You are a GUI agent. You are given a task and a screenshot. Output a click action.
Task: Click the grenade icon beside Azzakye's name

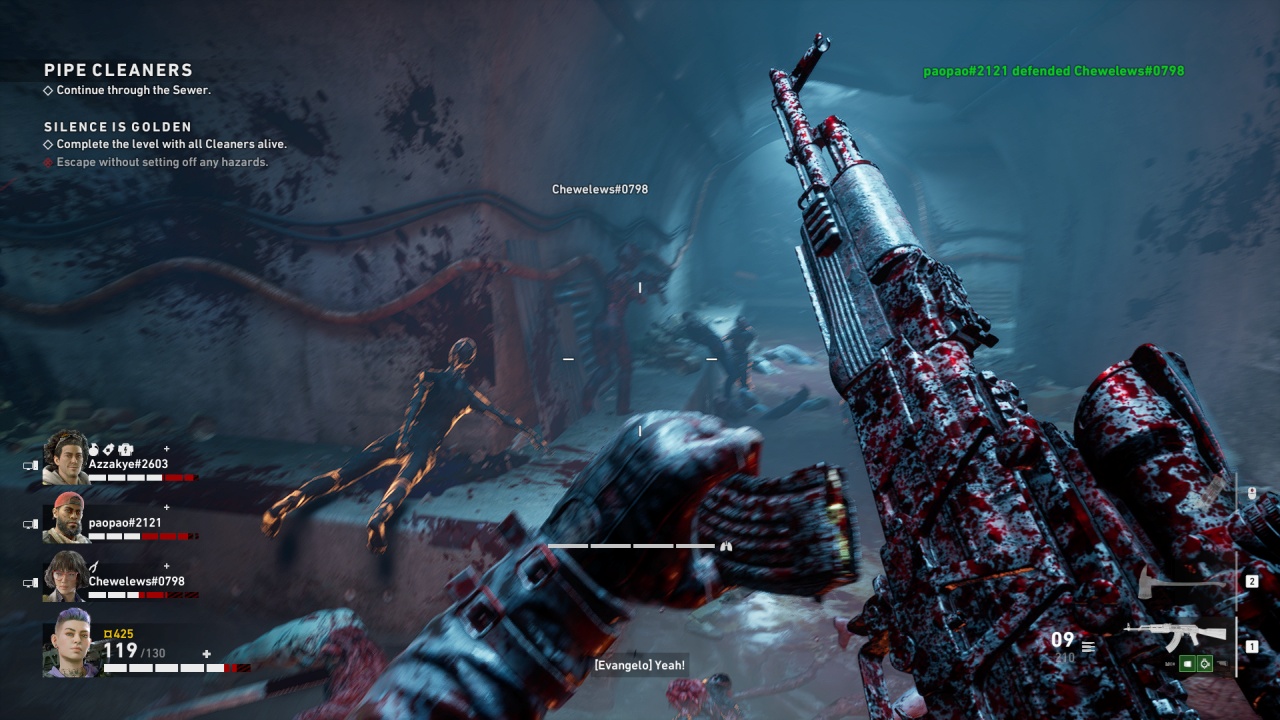coord(94,450)
